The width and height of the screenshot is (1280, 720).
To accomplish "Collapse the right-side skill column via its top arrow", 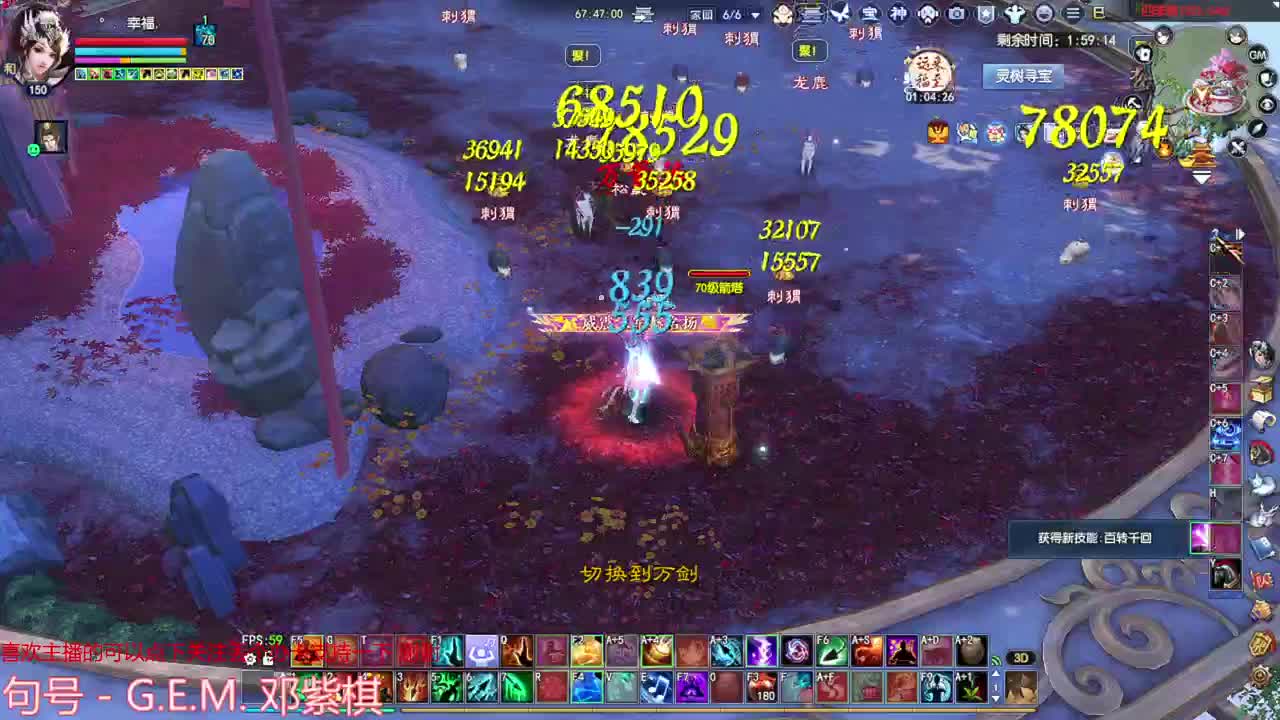I will [1240, 232].
